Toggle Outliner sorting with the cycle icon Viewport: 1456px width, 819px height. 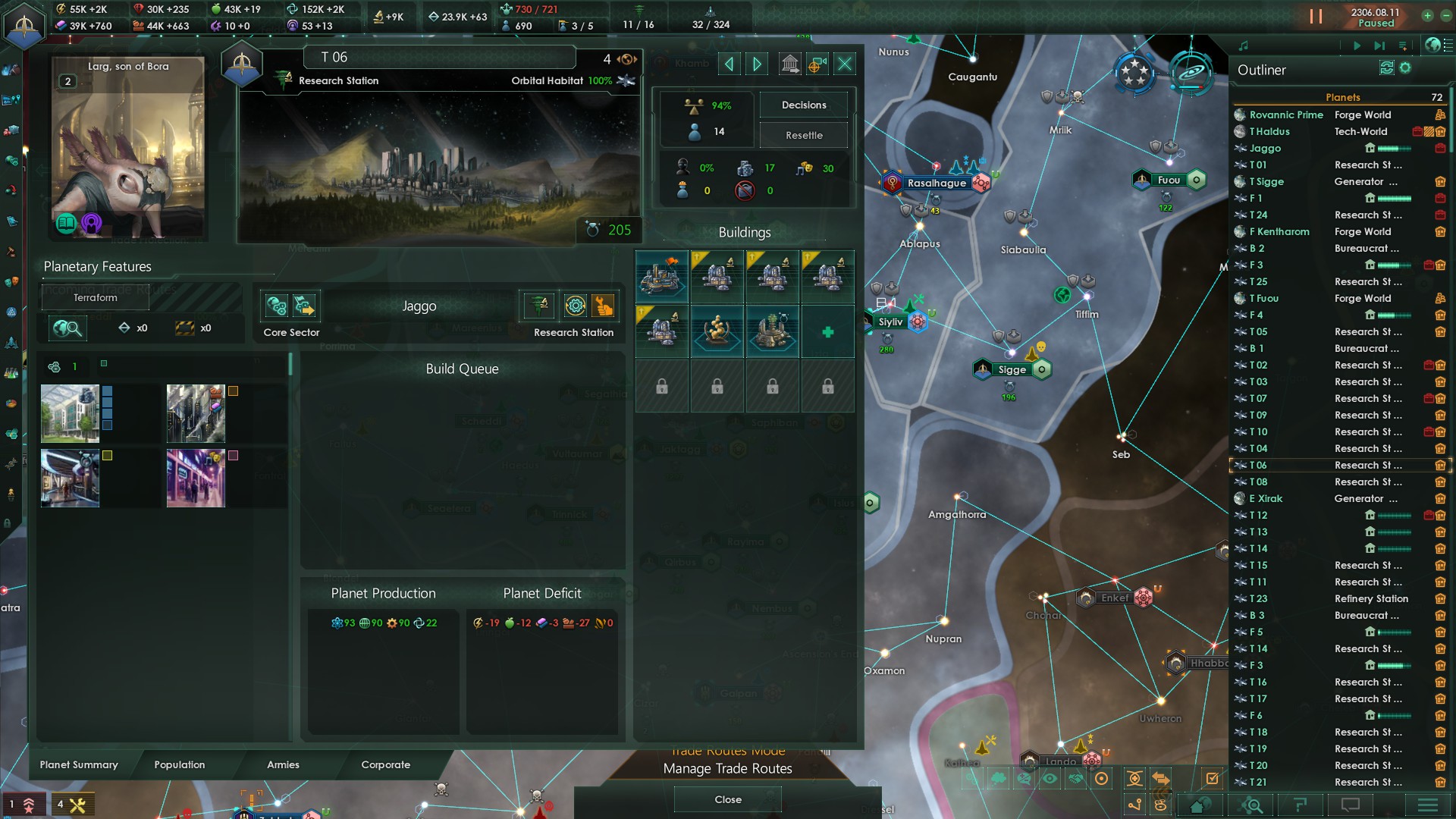[x=1386, y=68]
